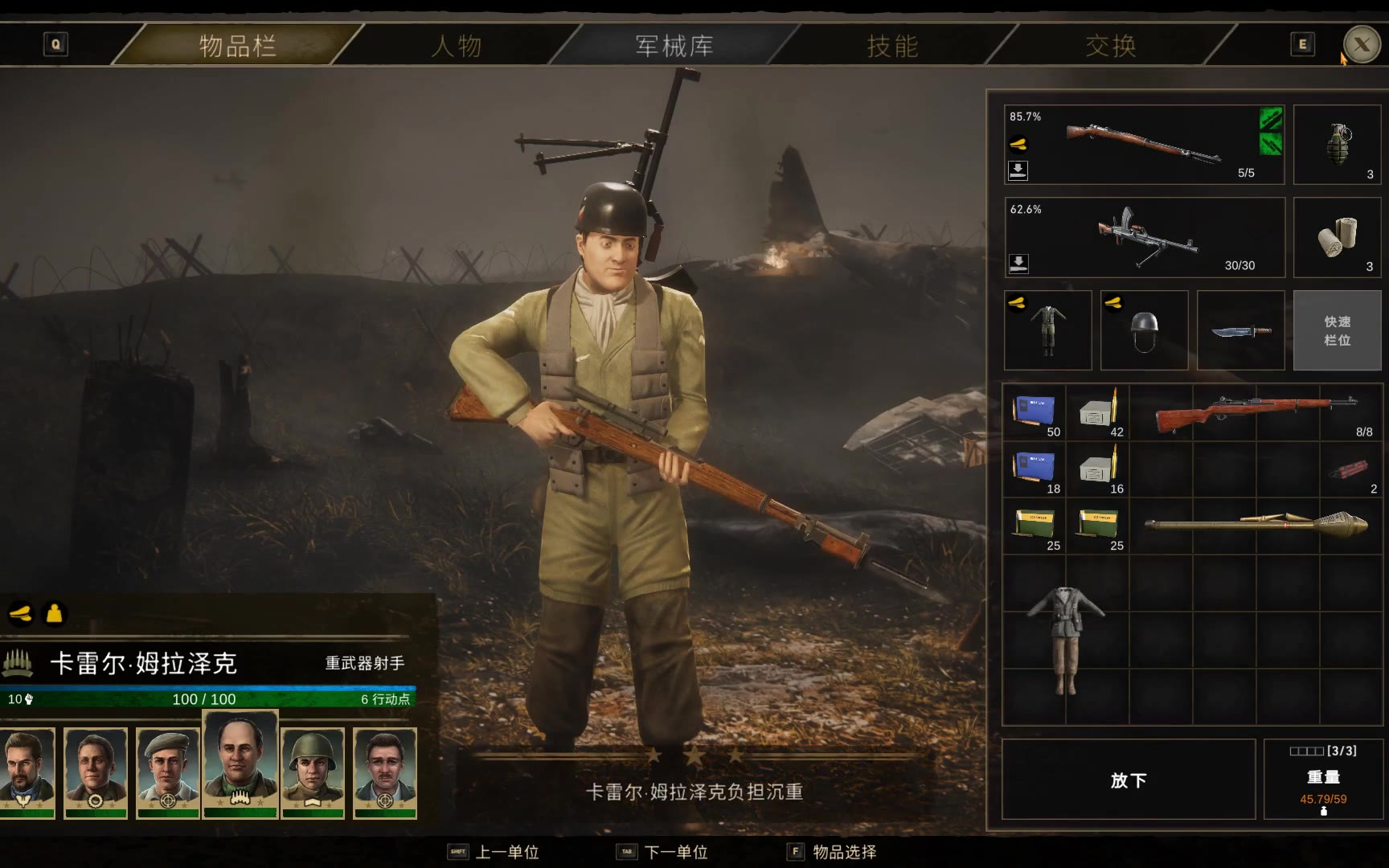Image resolution: width=1389 pixels, height=868 pixels.
Task: Show the 技能 tab
Action: (892, 46)
